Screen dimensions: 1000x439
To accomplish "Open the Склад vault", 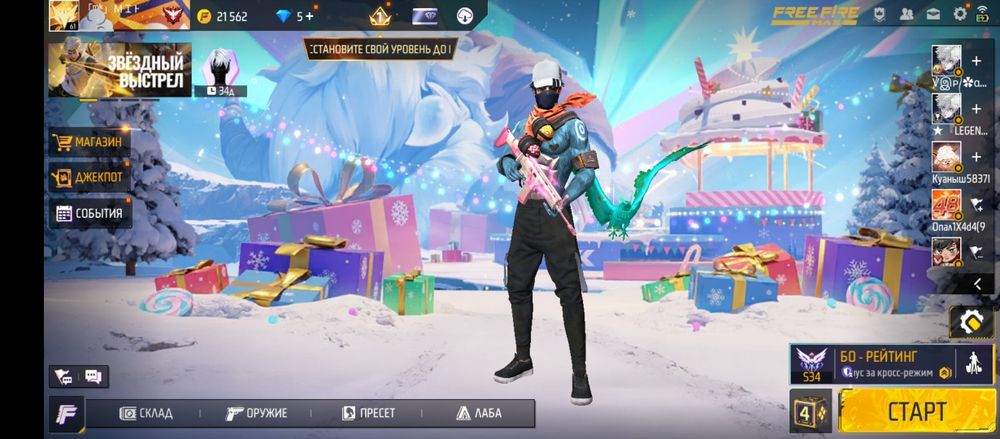I will point(146,413).
